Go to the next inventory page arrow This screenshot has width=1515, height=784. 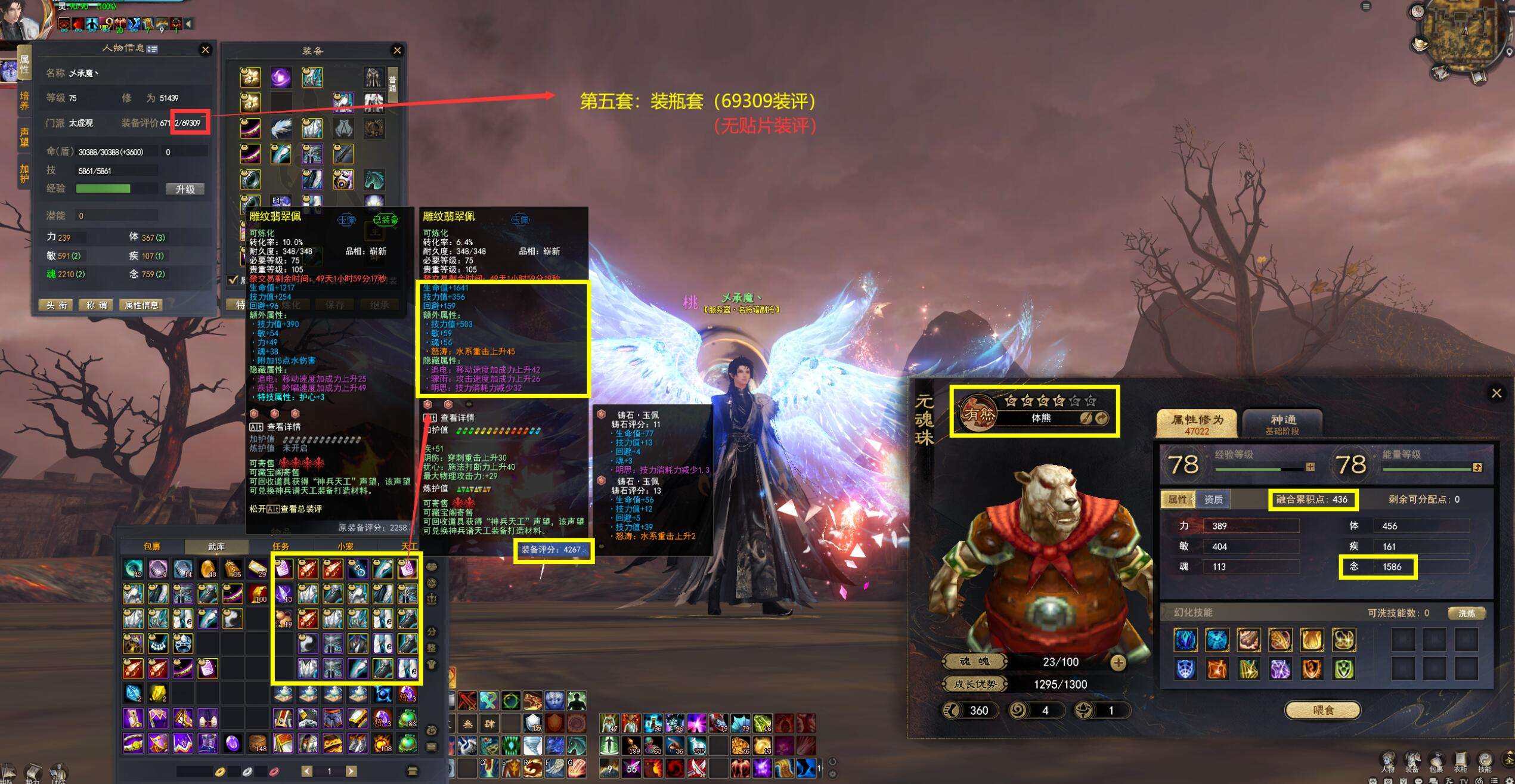[351, 771]
